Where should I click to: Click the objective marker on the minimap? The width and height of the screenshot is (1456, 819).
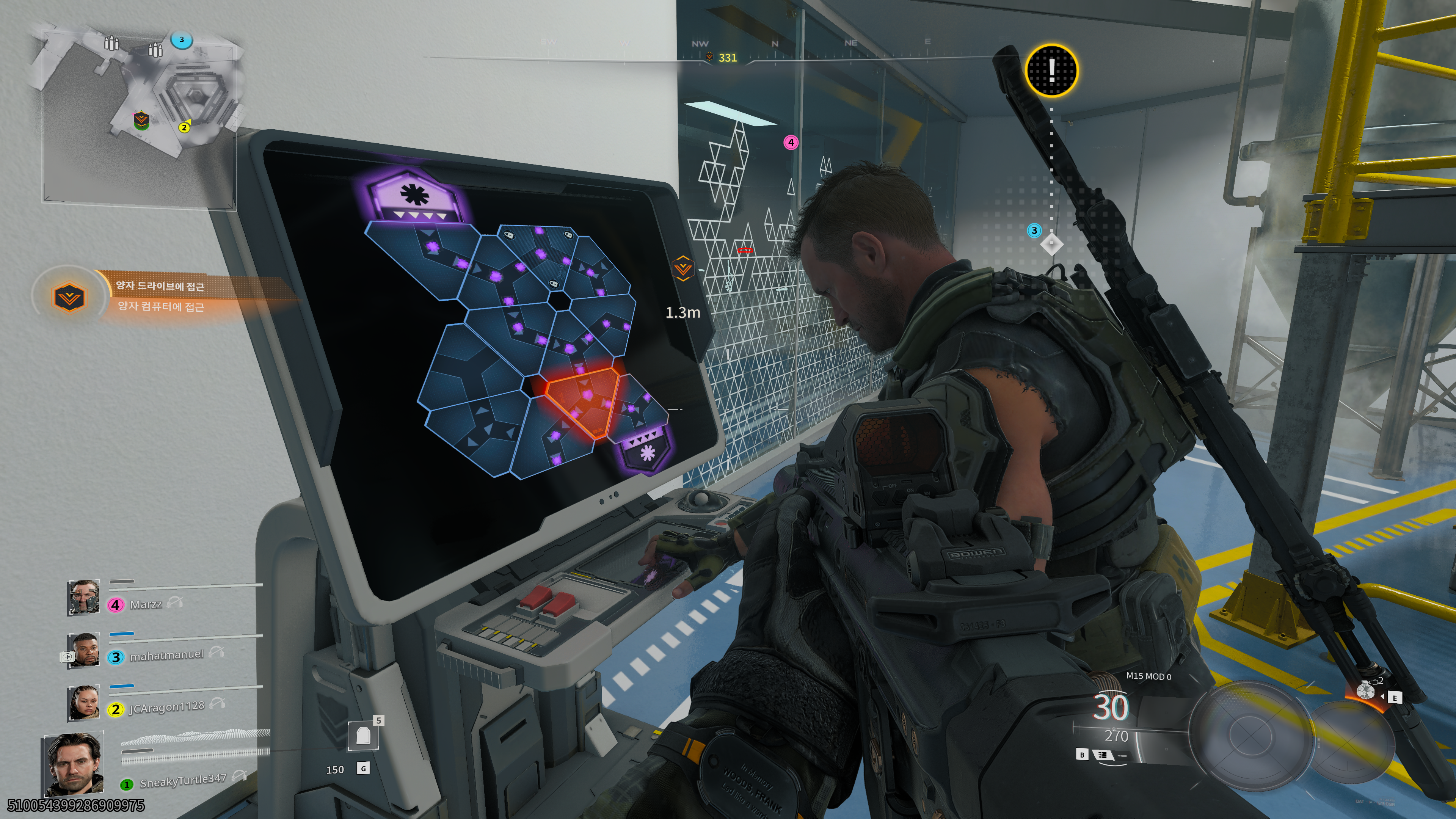[x=141, y=121]
